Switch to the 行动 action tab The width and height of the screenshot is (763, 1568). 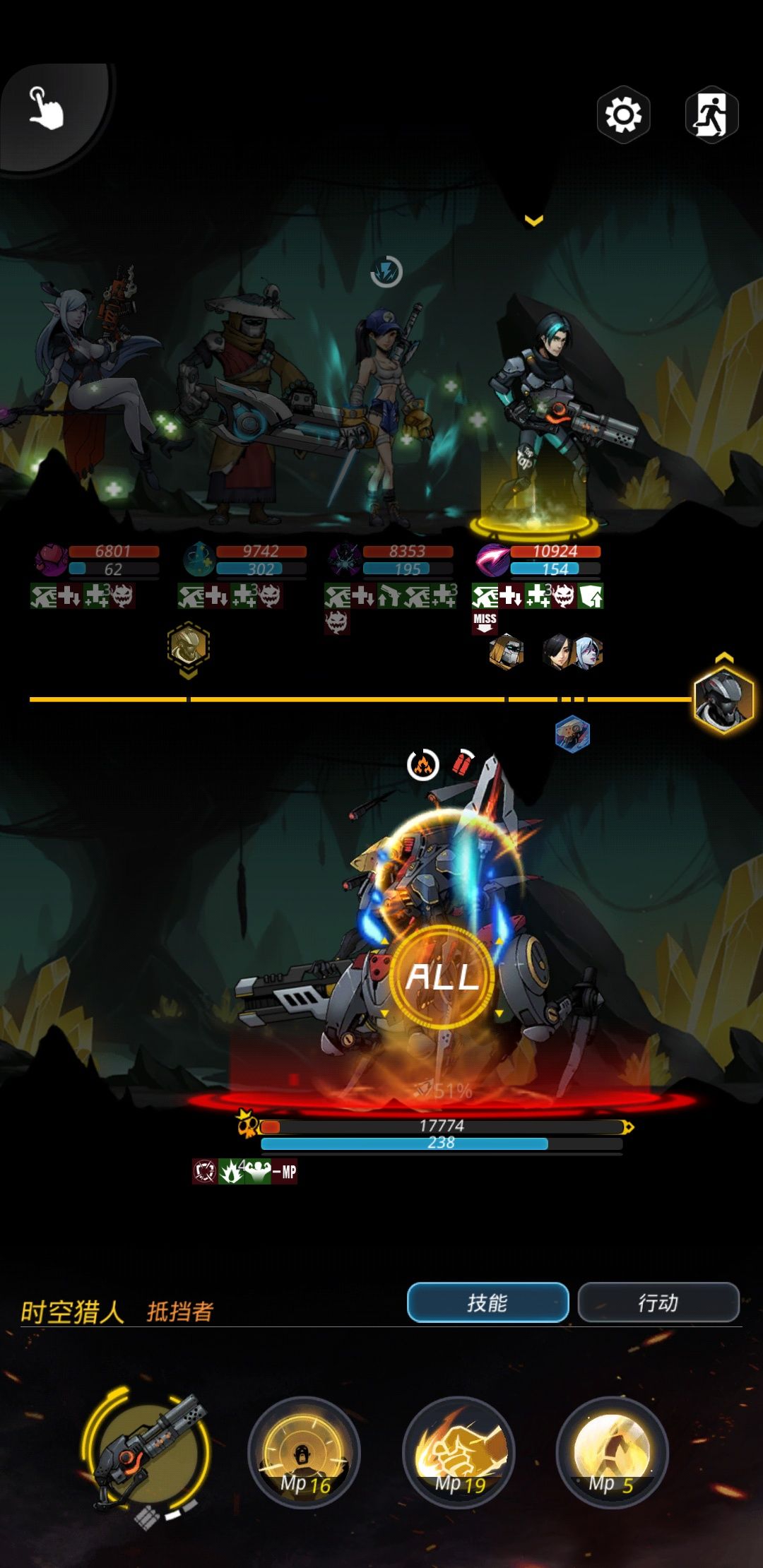[658, 1302]
